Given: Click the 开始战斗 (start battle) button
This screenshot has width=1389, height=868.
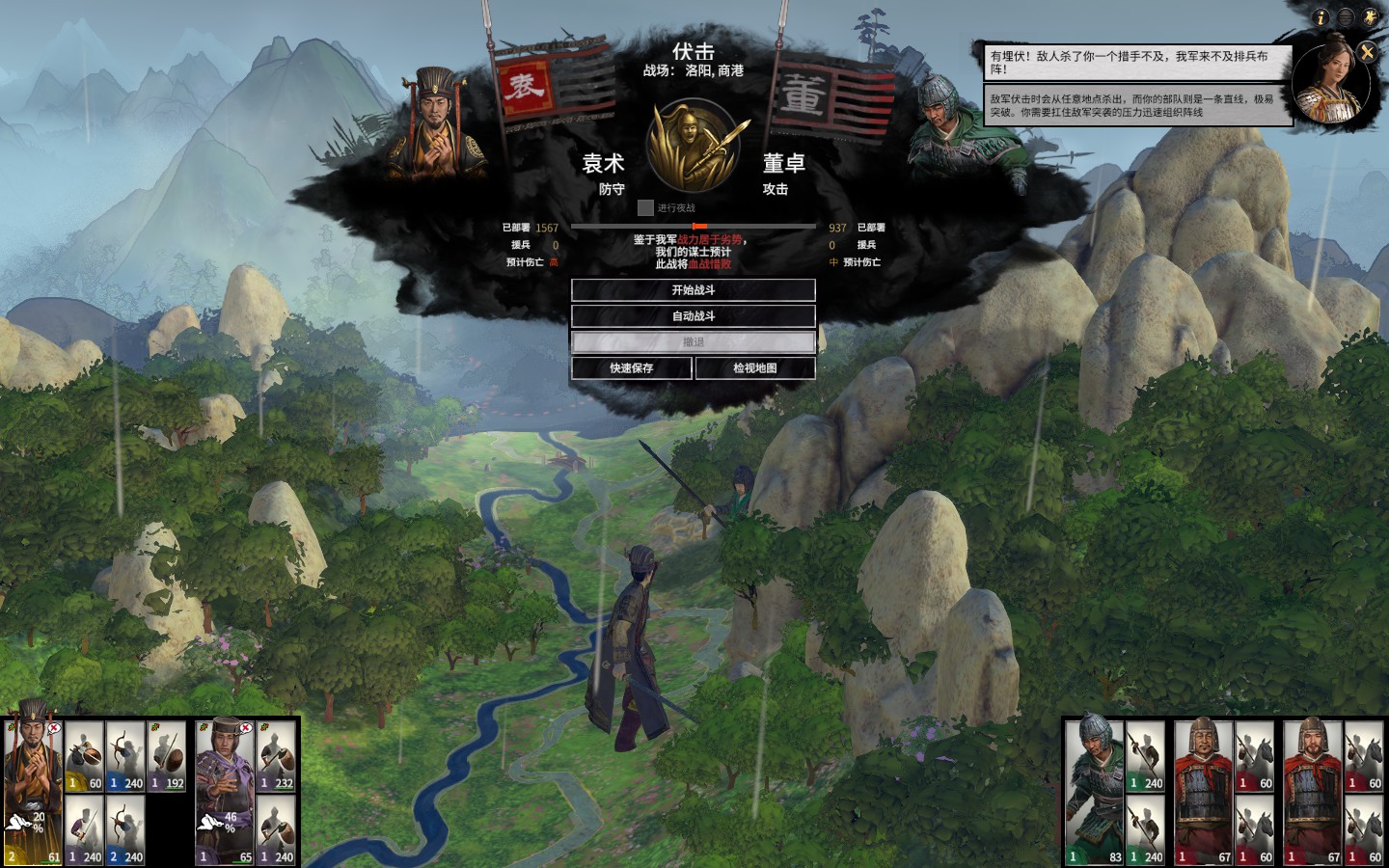Looking at the screenshot, I should 693,290.
